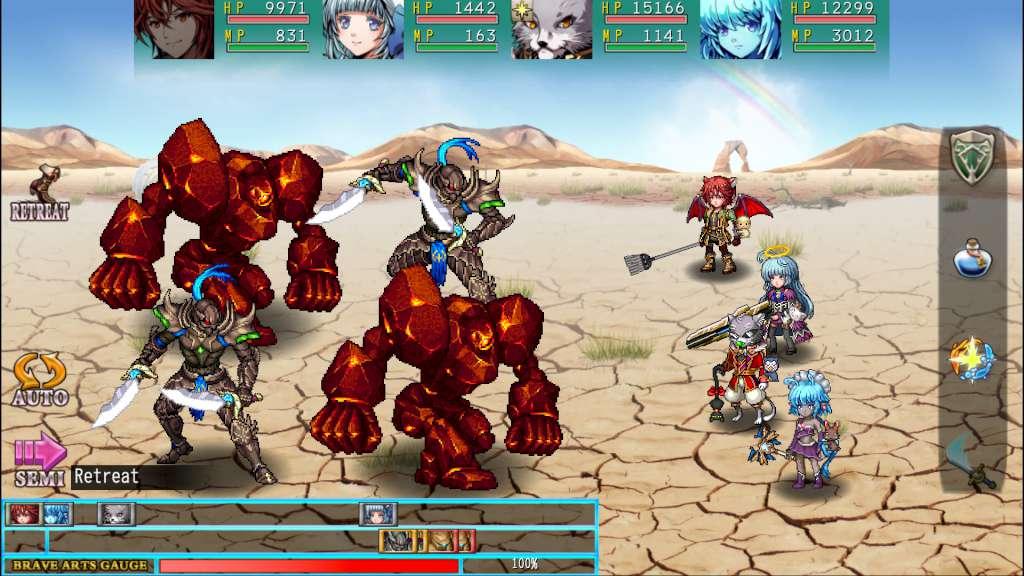Select the silver-haired girl portrait

pyautogui.click(x=363, y=29)
